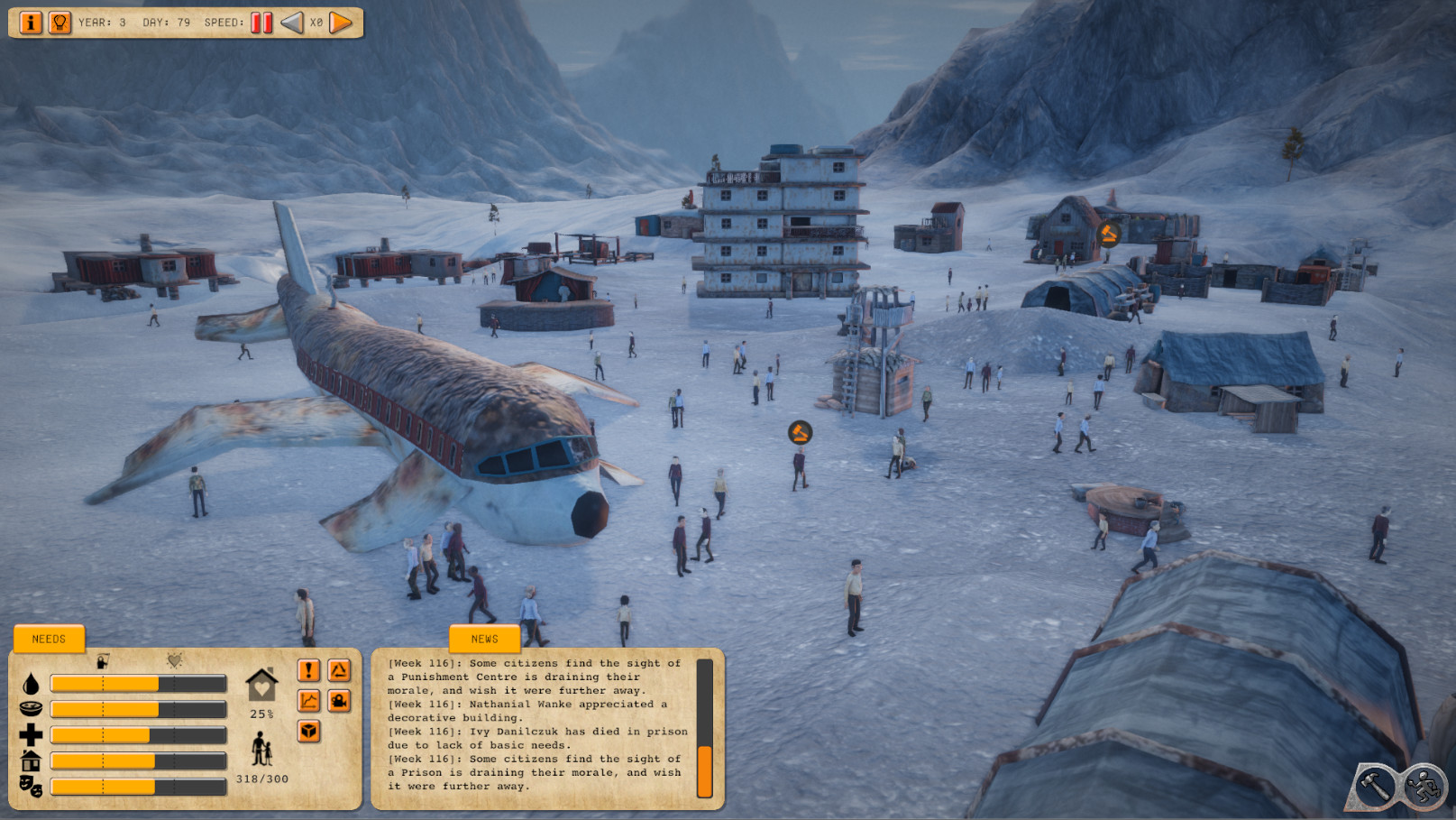
Task: Open the game info panel via the "i" icon
Action: click(32, 23)
